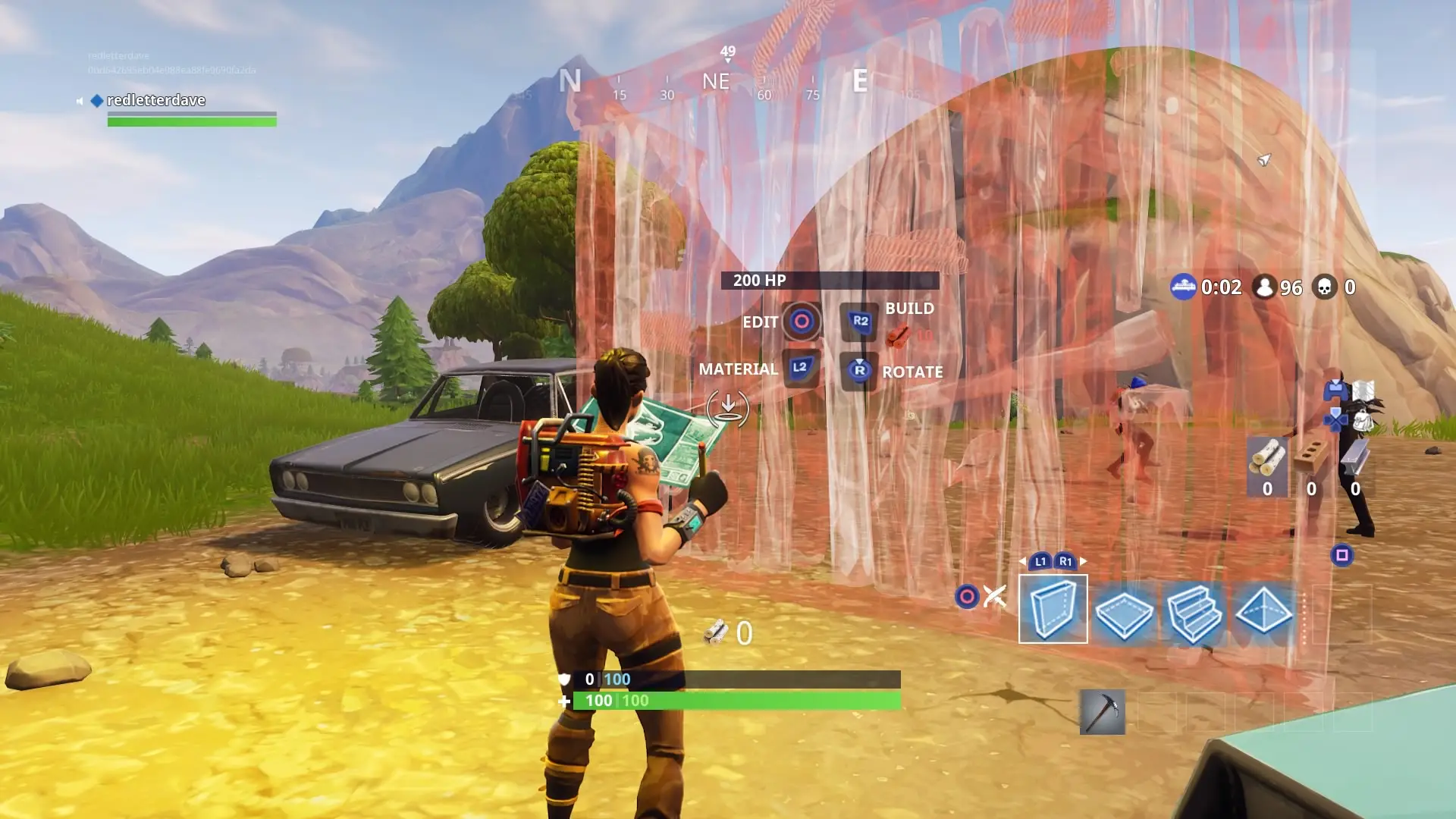Select the roof pyramid building piece
The height and width of the screenshot is (819, 1456).
(1265, 610)
